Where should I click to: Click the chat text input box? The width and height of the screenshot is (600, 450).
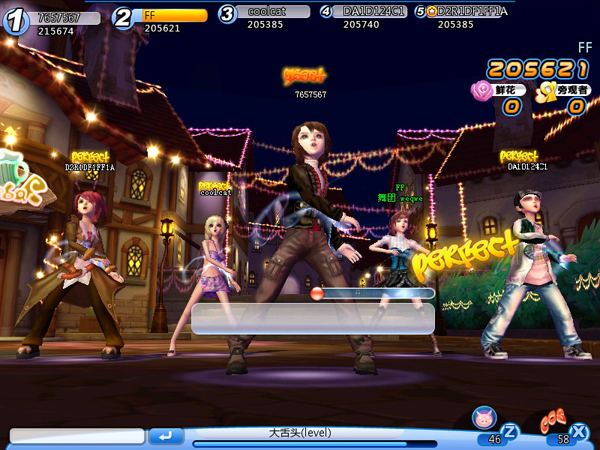click(x=78, y=436)
